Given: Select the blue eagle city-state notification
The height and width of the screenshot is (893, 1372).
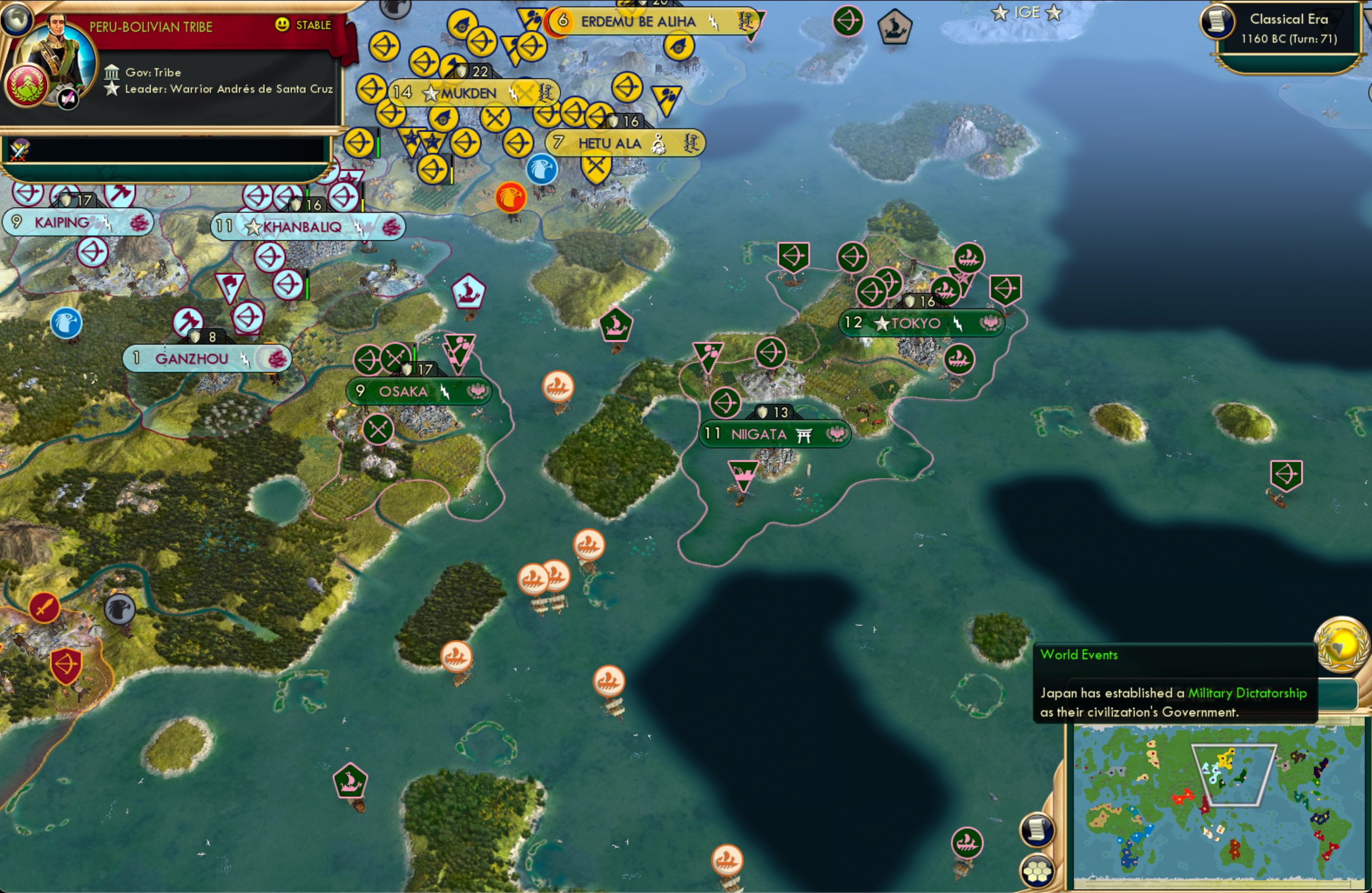Looking at the screenshot, I should (x=541, y=170).
